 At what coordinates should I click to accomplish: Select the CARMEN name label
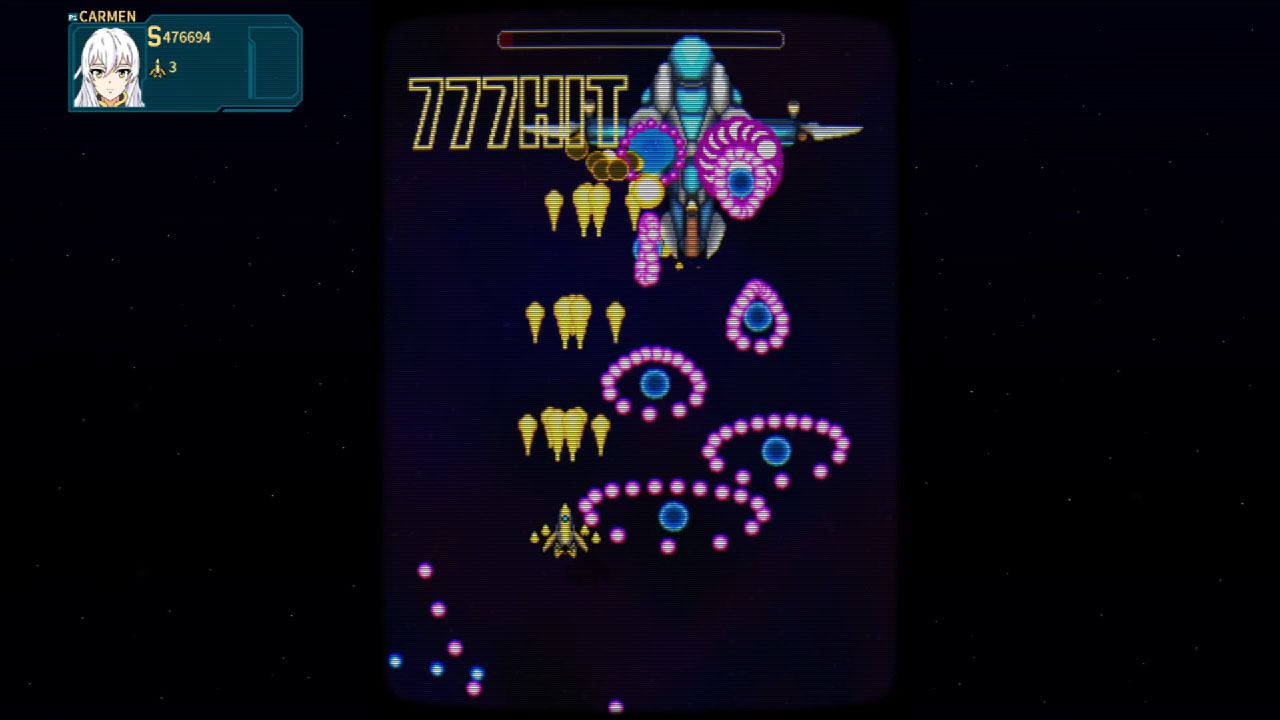108,16
